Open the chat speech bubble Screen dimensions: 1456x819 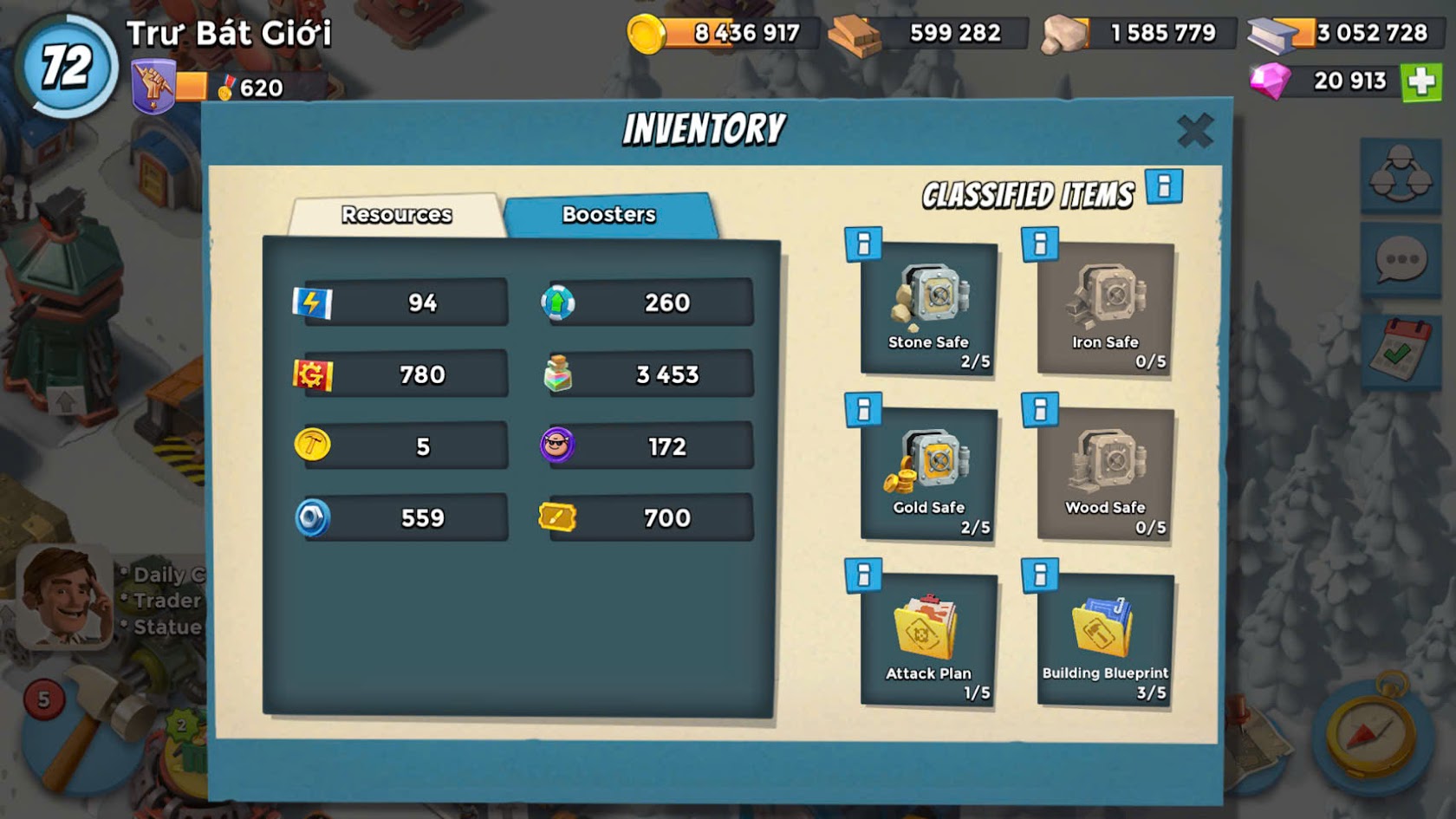(x=1401, y=259)
